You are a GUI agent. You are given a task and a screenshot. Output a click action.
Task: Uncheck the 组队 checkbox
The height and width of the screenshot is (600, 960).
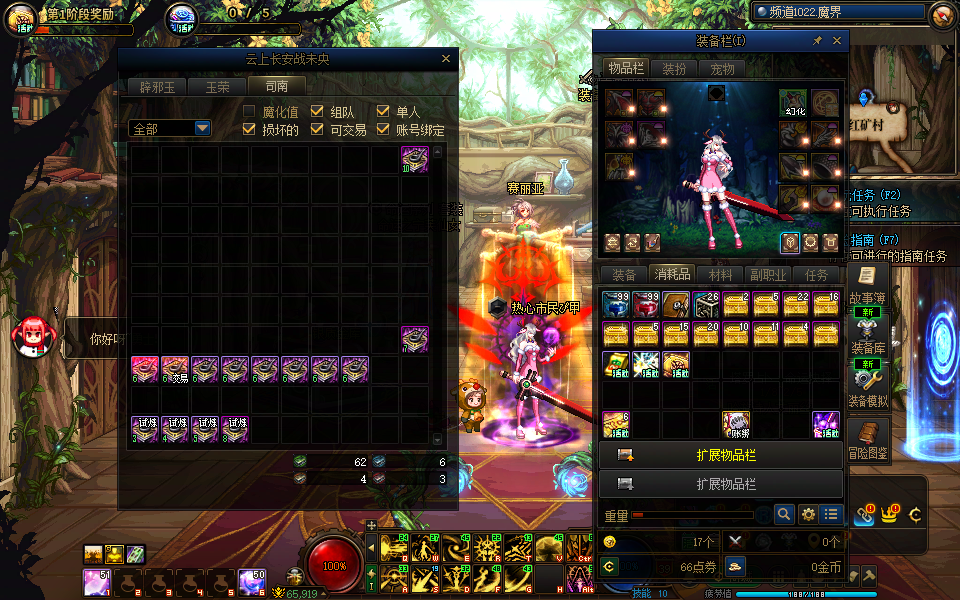point(317,112)
